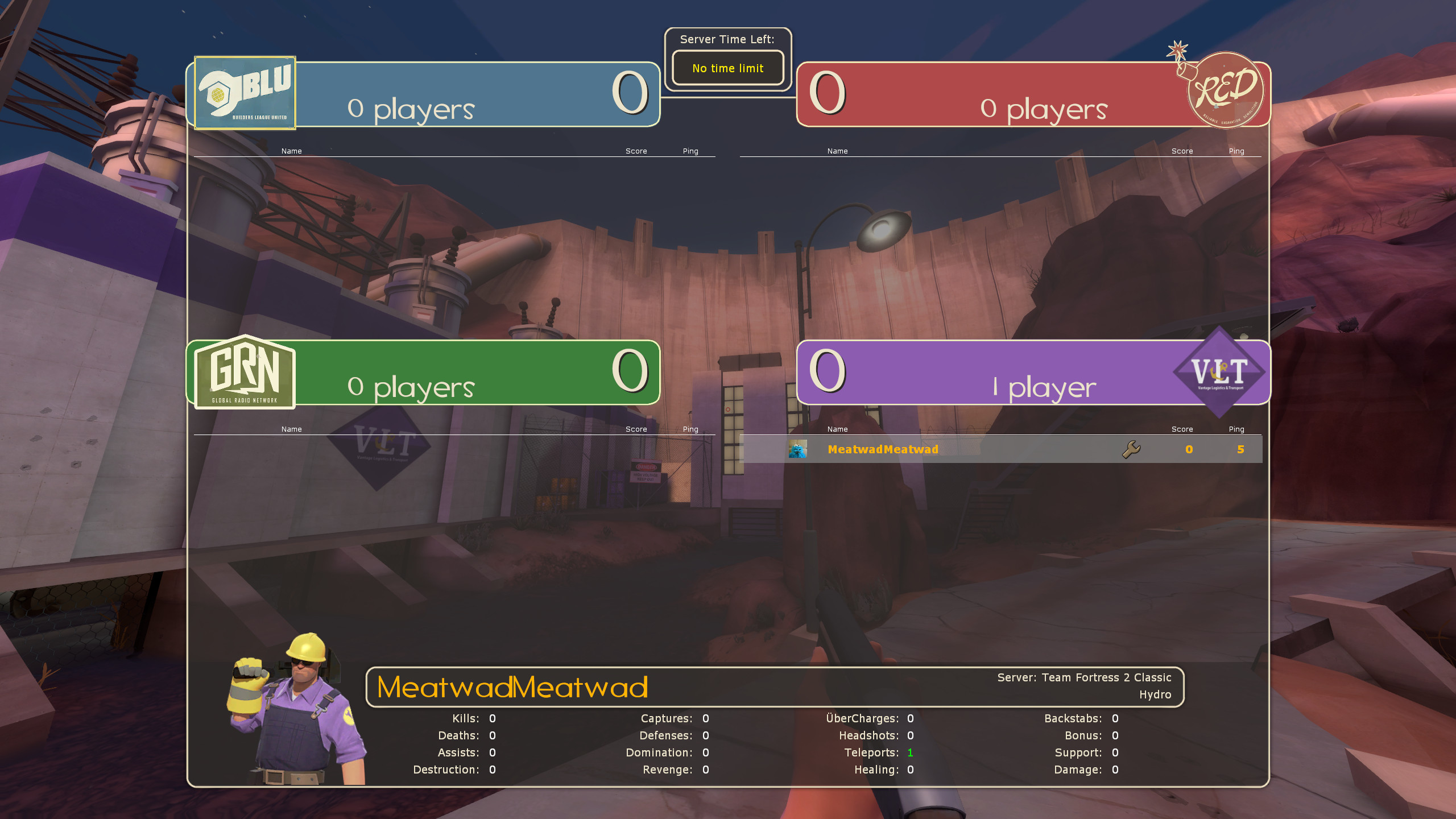The image size is (1456, 819).
Task: Click the BLU Builders League United logo
Action: 243,93
